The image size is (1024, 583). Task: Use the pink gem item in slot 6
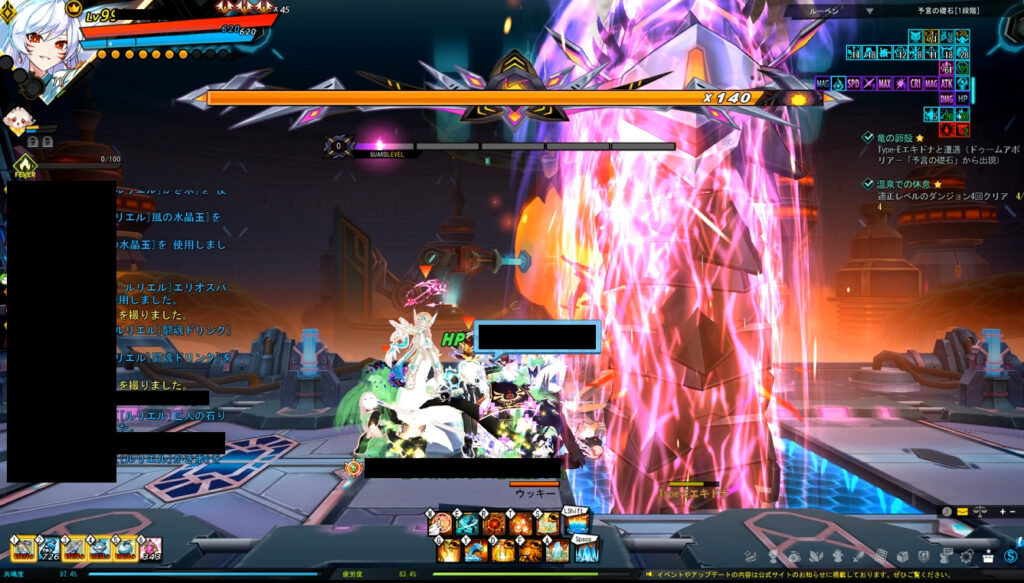pyautogui.click(x=150, y=548)
